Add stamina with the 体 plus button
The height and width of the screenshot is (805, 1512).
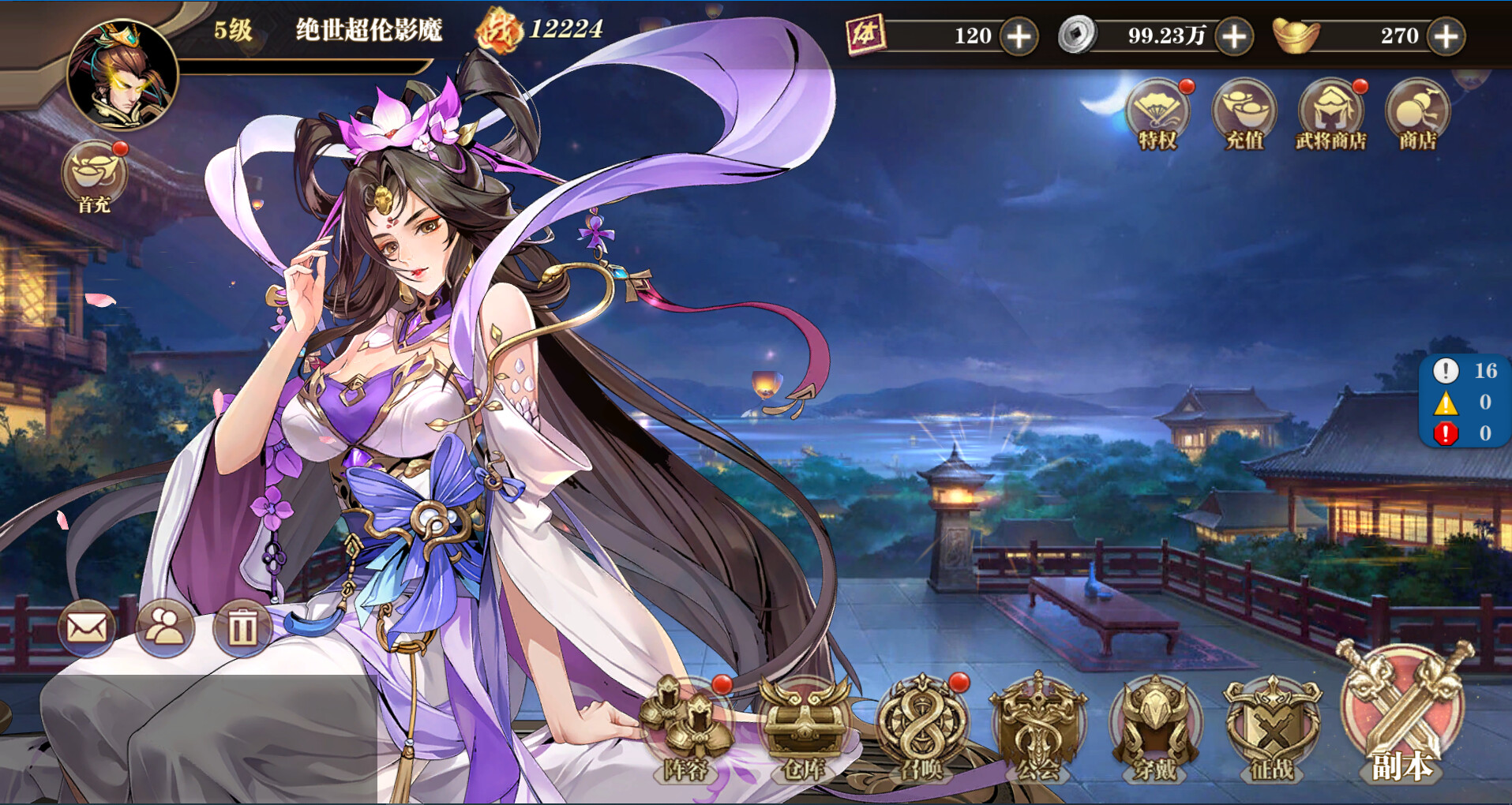[1020, 36]
